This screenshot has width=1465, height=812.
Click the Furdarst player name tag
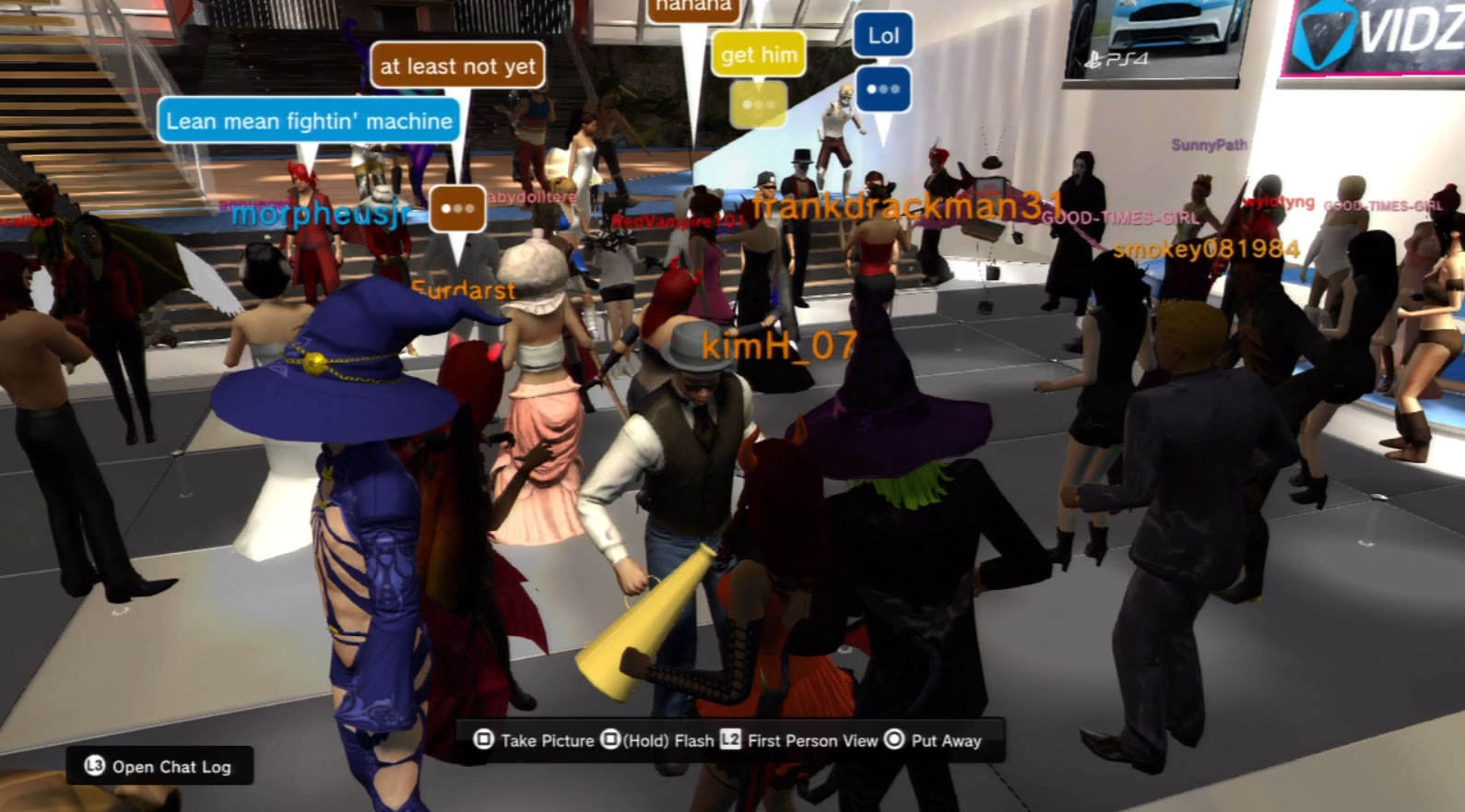click(463, 290)
